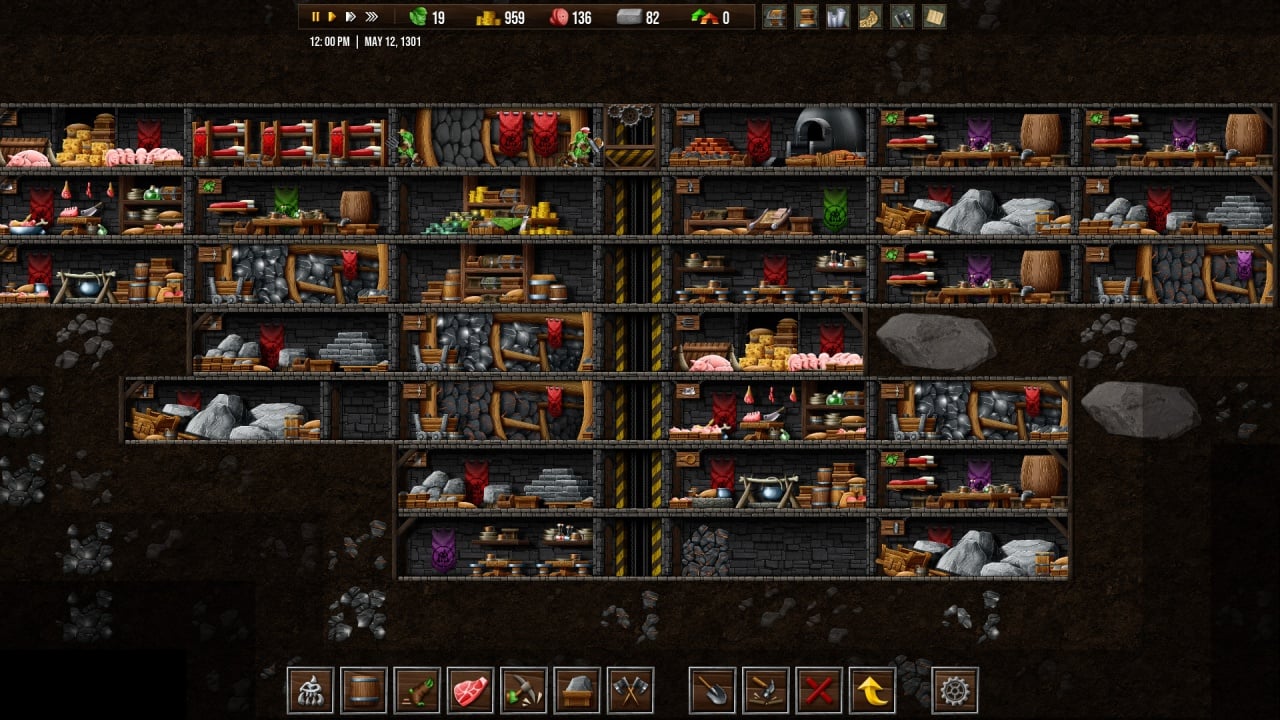
Task: Open the treasure chest panel
Action: point(774,17)
